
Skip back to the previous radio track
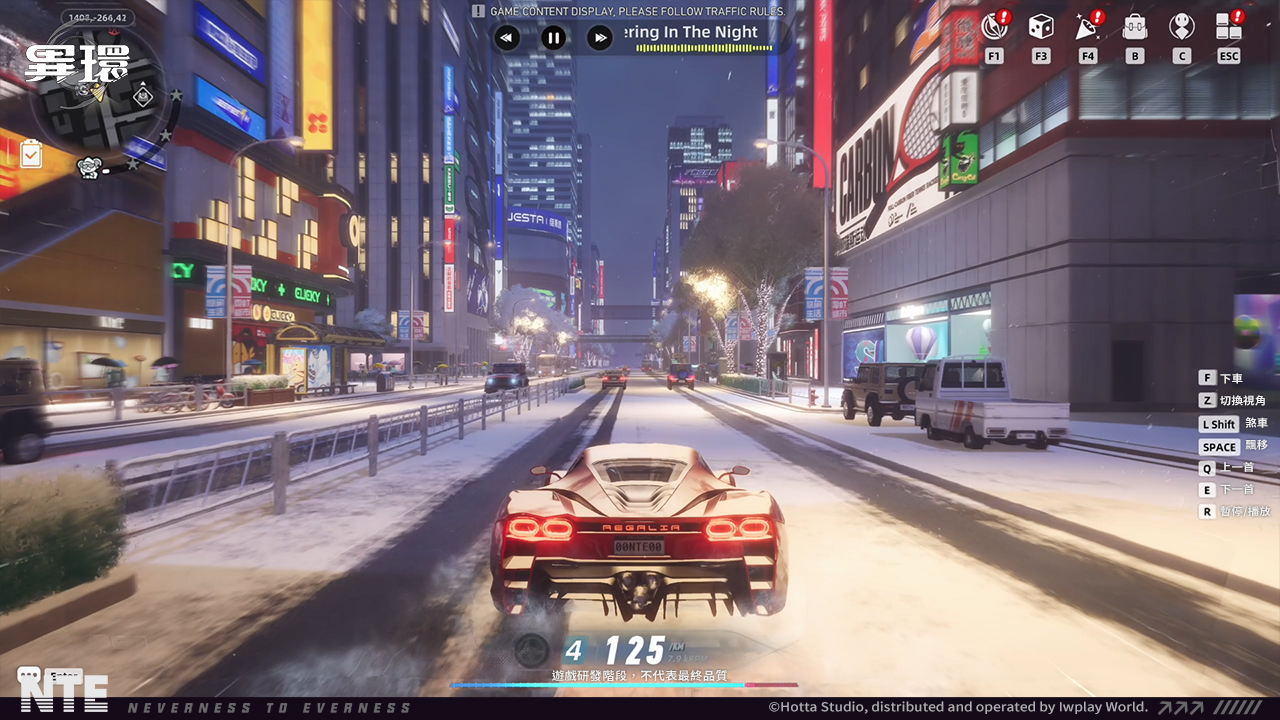click(507, 38)
